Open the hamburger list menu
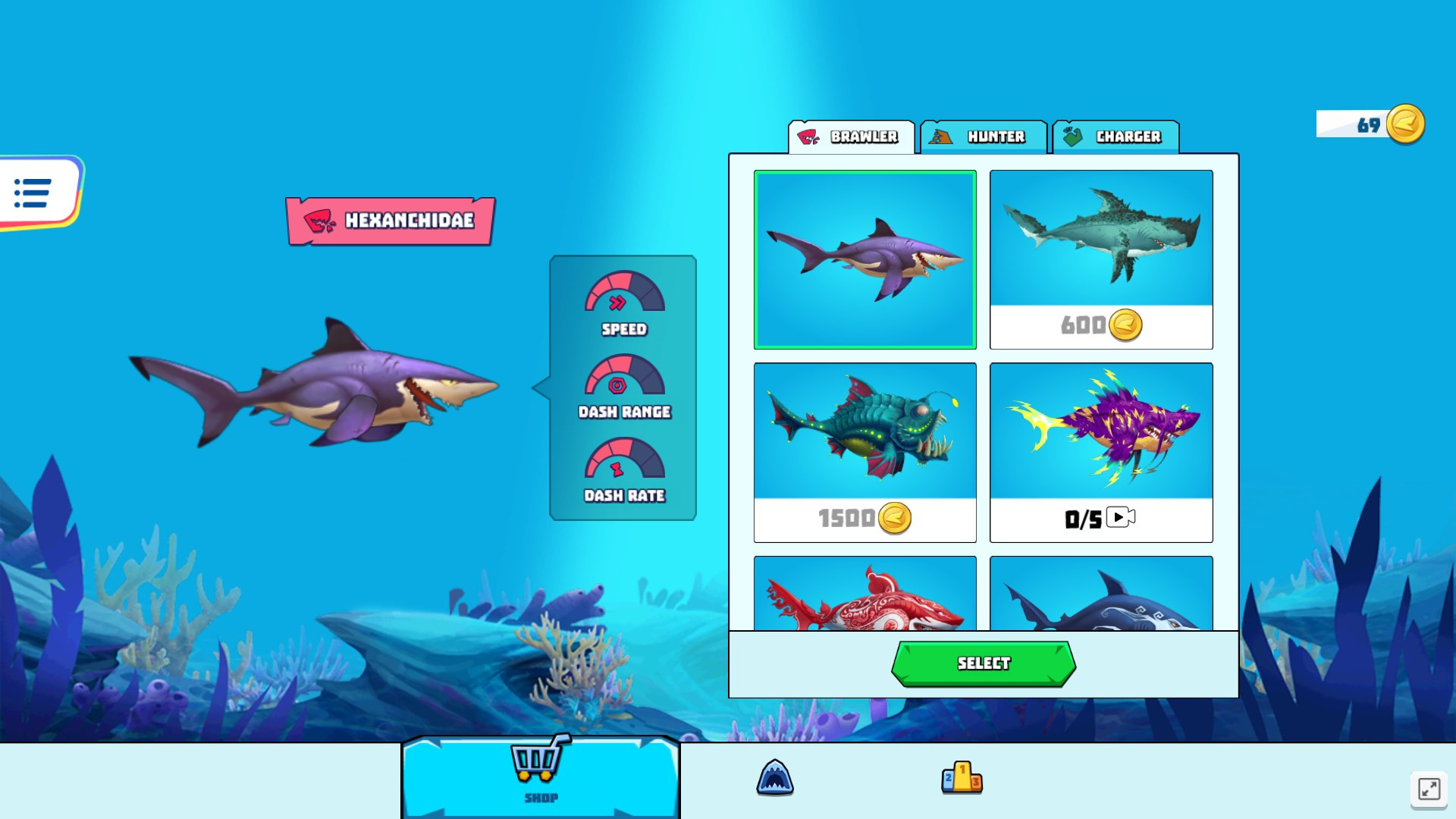The image size is (1456, 819). pos(34,193)
